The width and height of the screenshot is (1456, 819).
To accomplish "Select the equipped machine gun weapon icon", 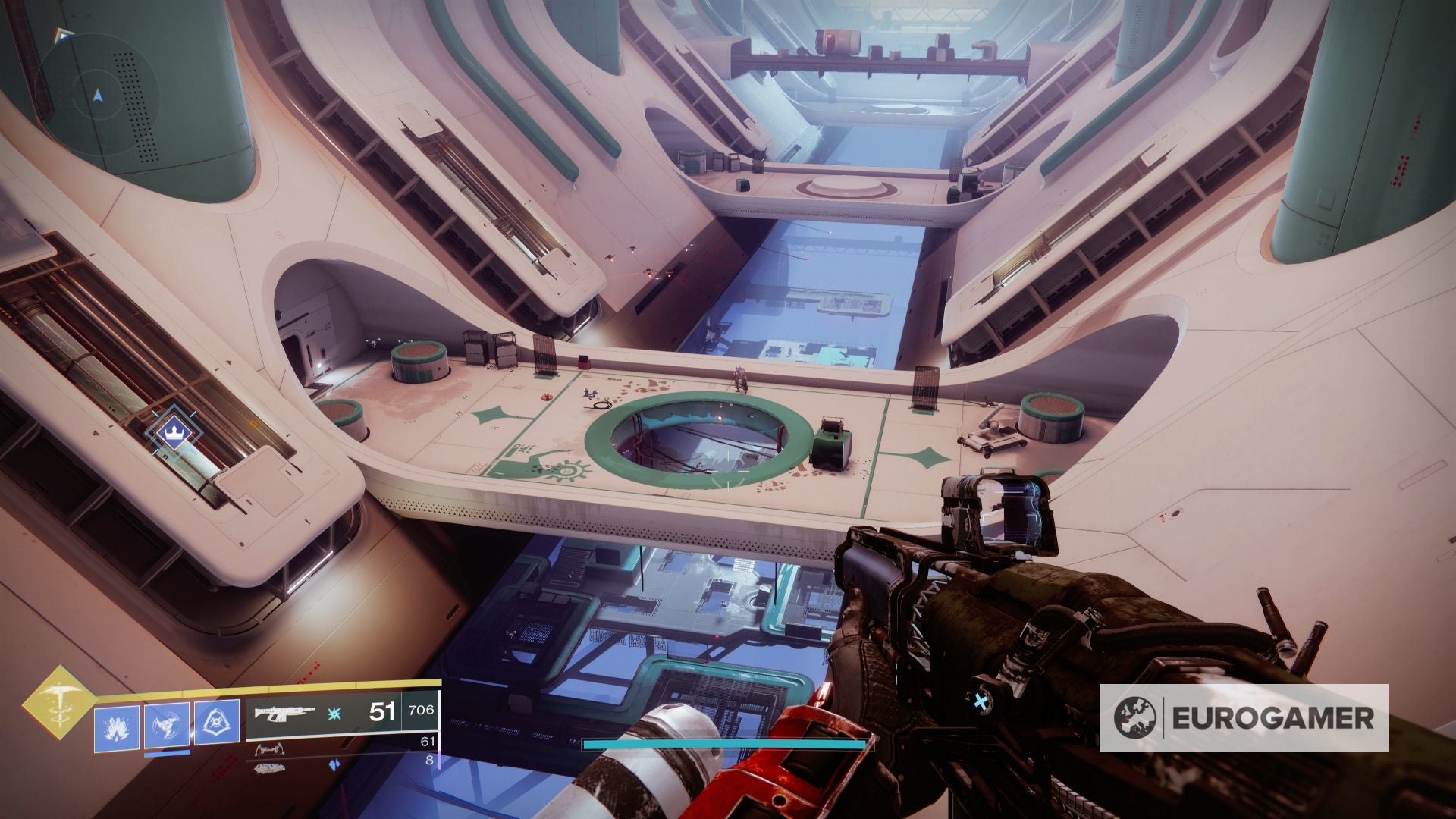I will 286,714.
